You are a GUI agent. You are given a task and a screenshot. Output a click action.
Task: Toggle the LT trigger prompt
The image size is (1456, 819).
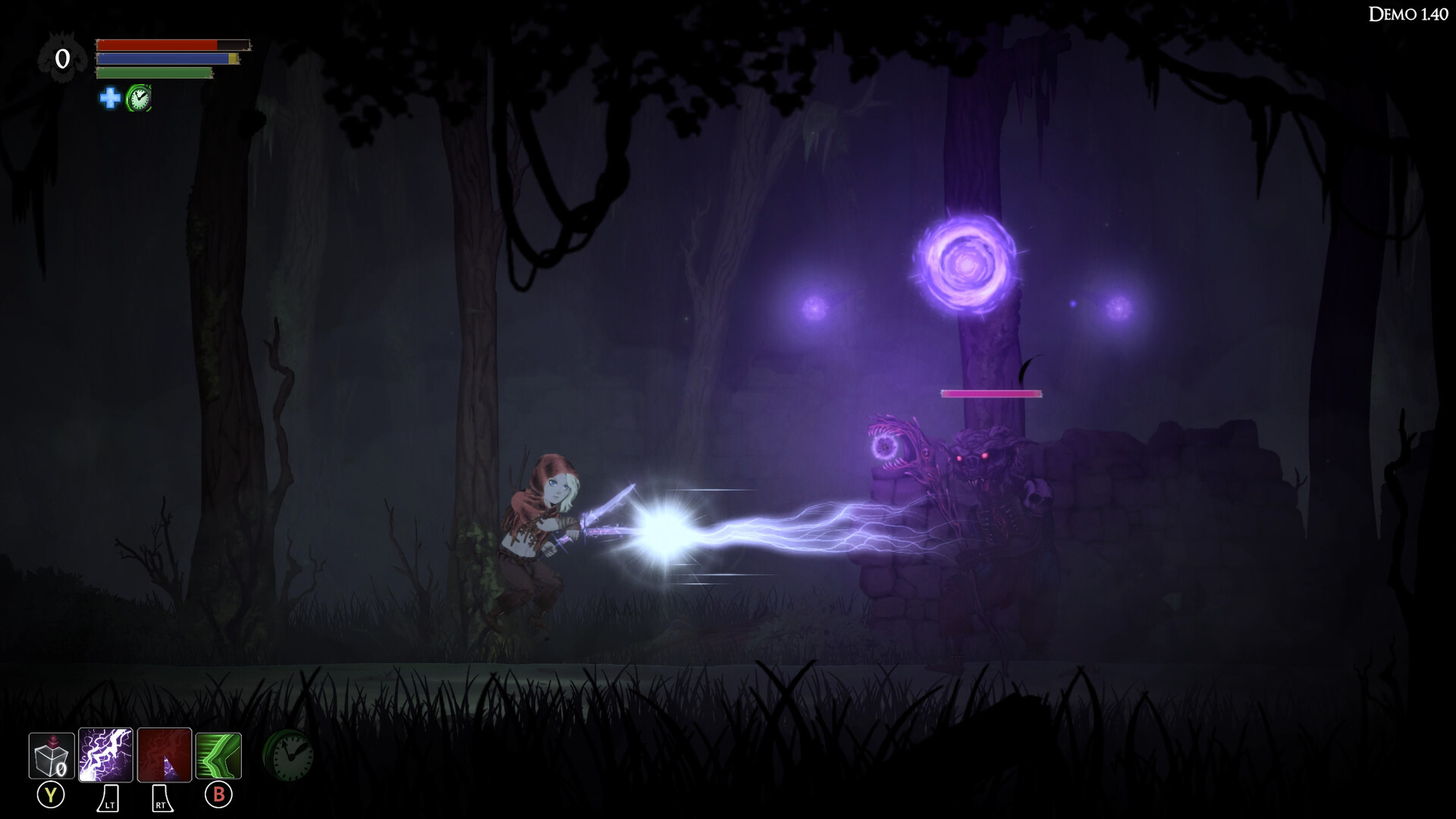(x=107, y=799)
